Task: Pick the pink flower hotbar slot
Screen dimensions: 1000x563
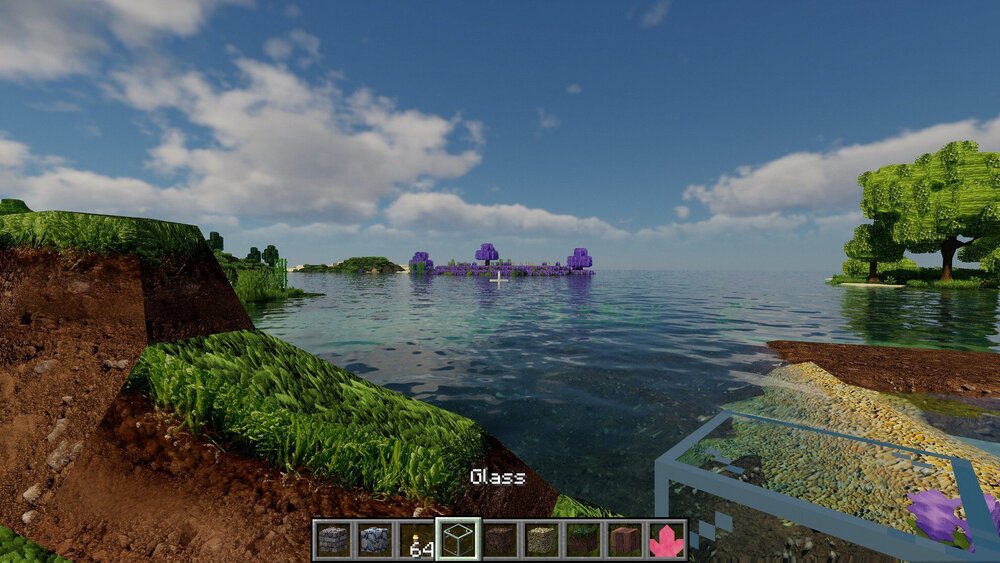Action: [666, 540]
